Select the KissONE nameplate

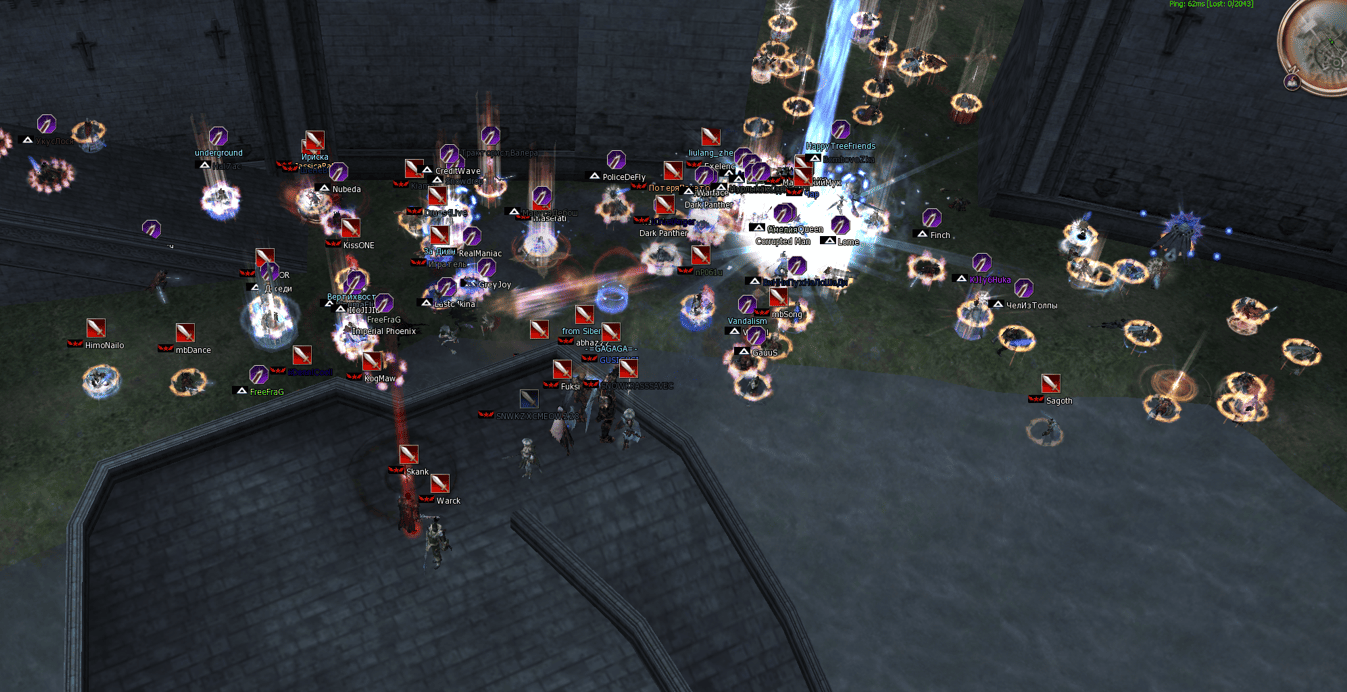tap(358, 245)
